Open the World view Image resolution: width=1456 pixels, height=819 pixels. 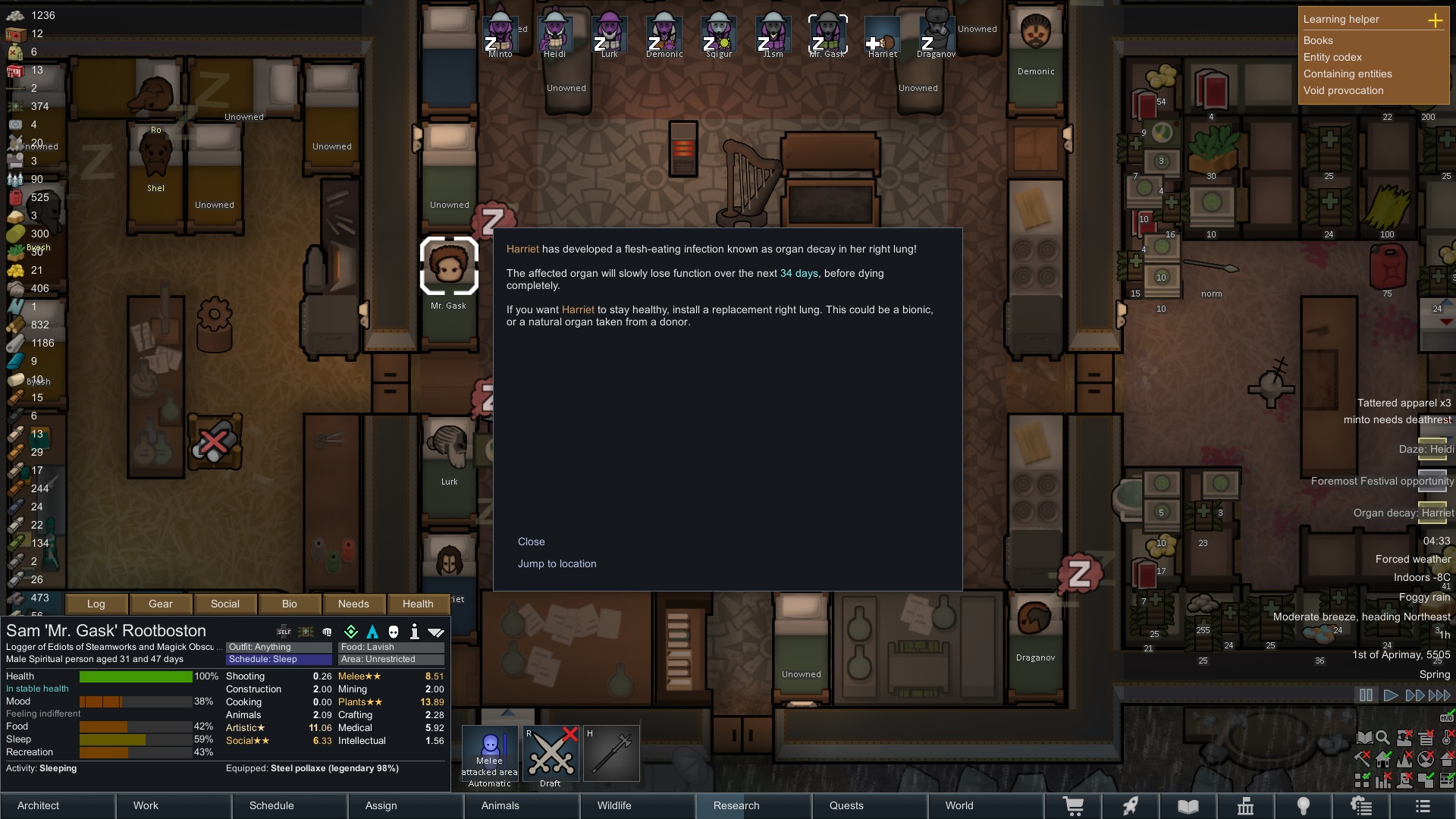click(x=959, y=805)
